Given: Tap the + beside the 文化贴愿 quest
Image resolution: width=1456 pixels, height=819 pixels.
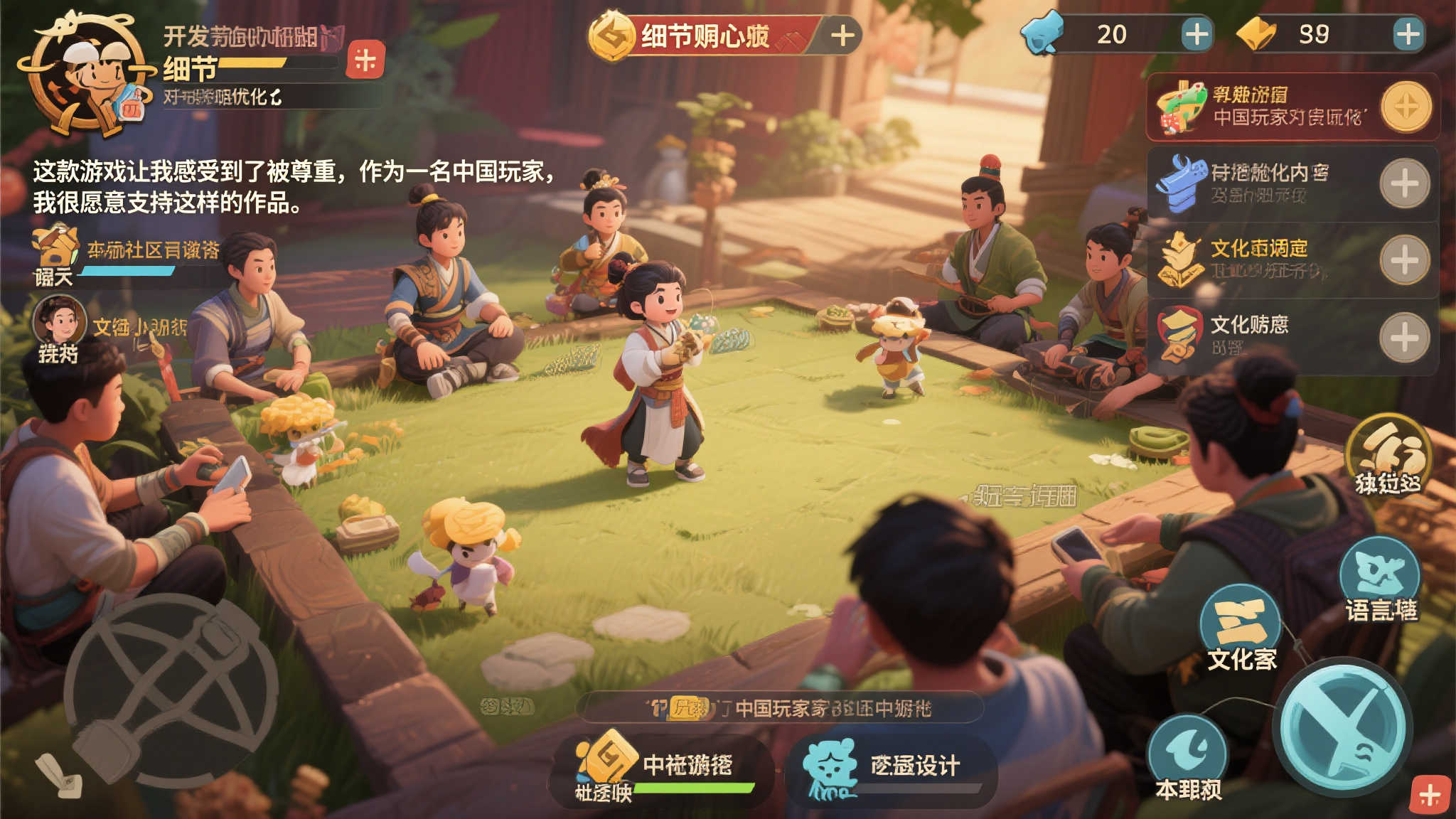Looking at the screenshot, I should pos(1404,334).
